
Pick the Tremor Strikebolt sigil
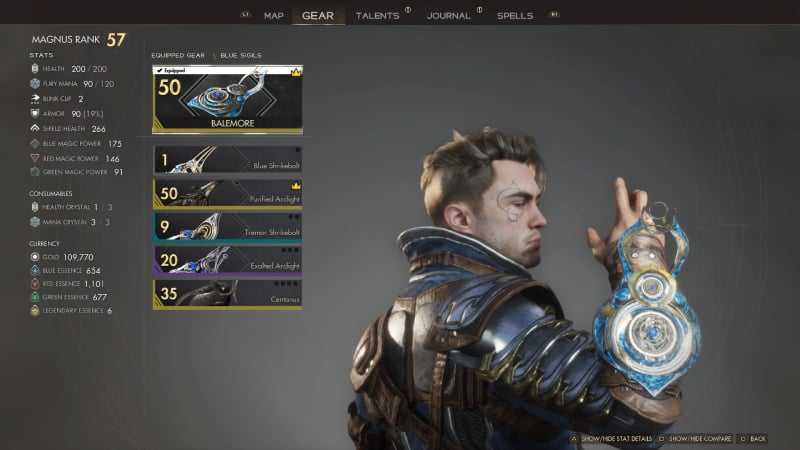pos(227,227)
